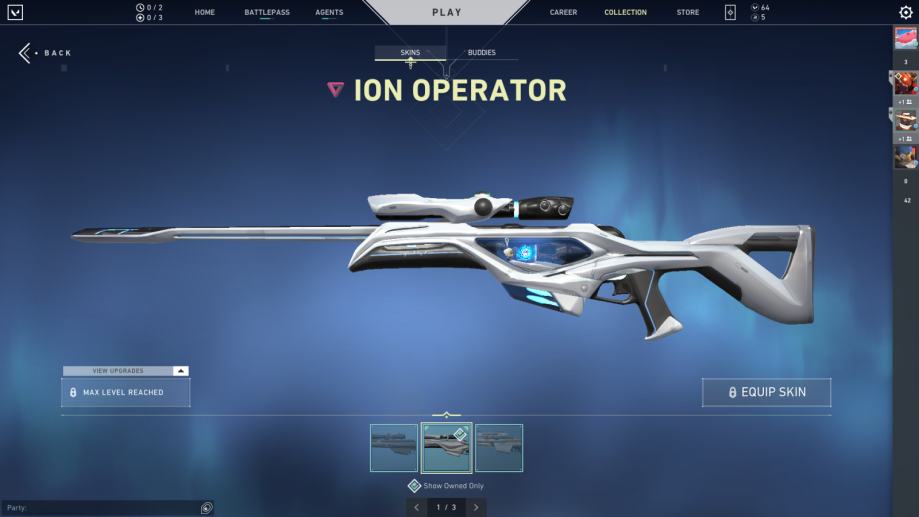Viewport: 919px width, 517px height.
Task: Go back using the Back arrow
Action: [26, 53]
